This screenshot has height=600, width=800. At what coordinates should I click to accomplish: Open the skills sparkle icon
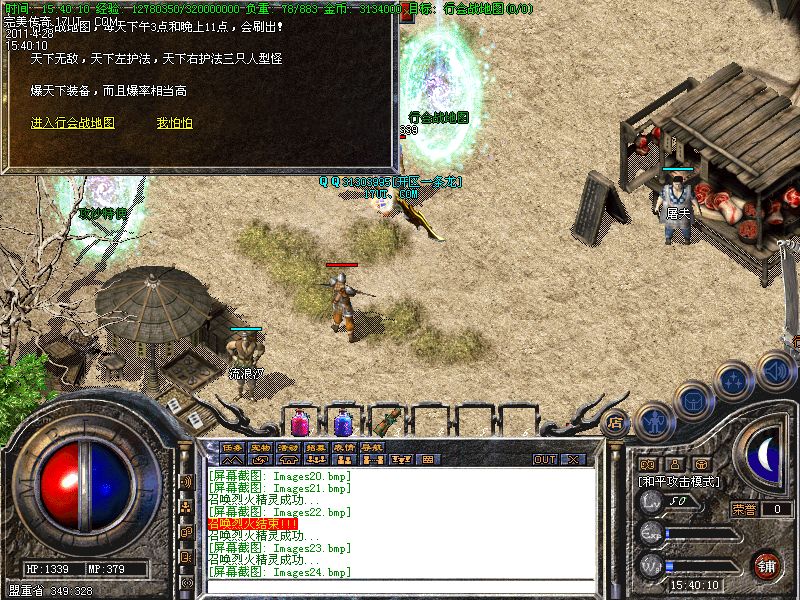(733, 381)
